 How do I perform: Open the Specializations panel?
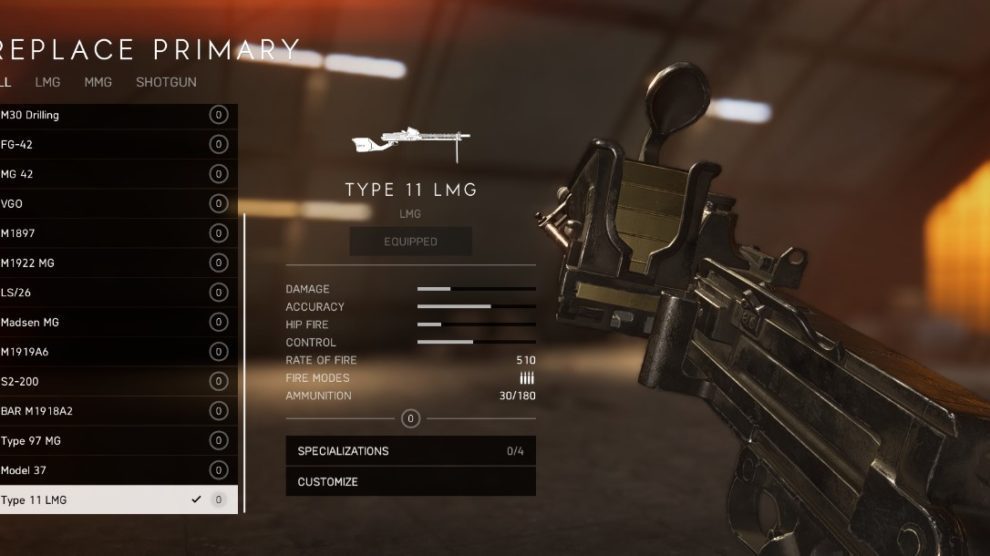pyautogui.click(x=410, y=451)
